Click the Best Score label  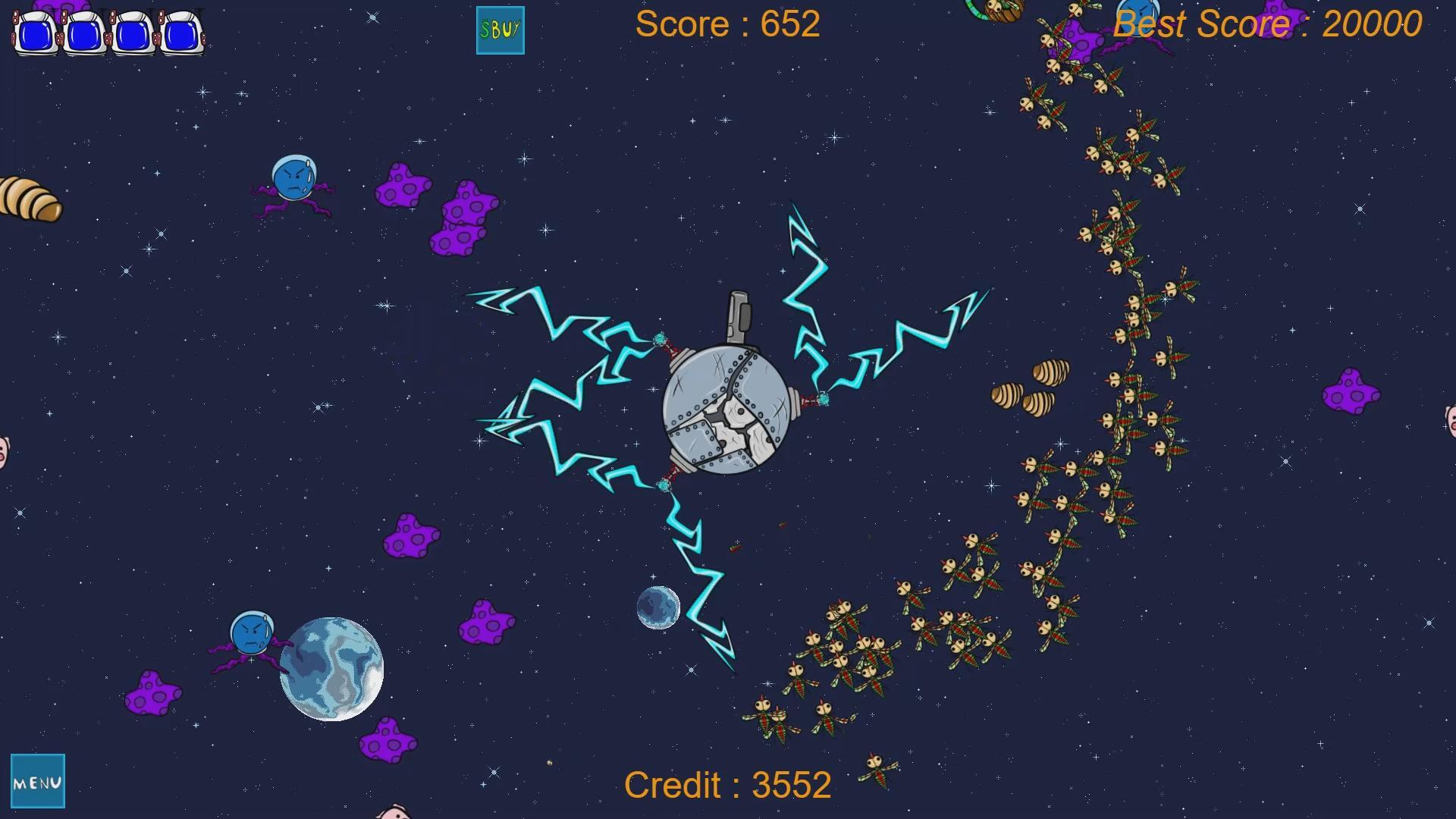tap(1266, 24)
